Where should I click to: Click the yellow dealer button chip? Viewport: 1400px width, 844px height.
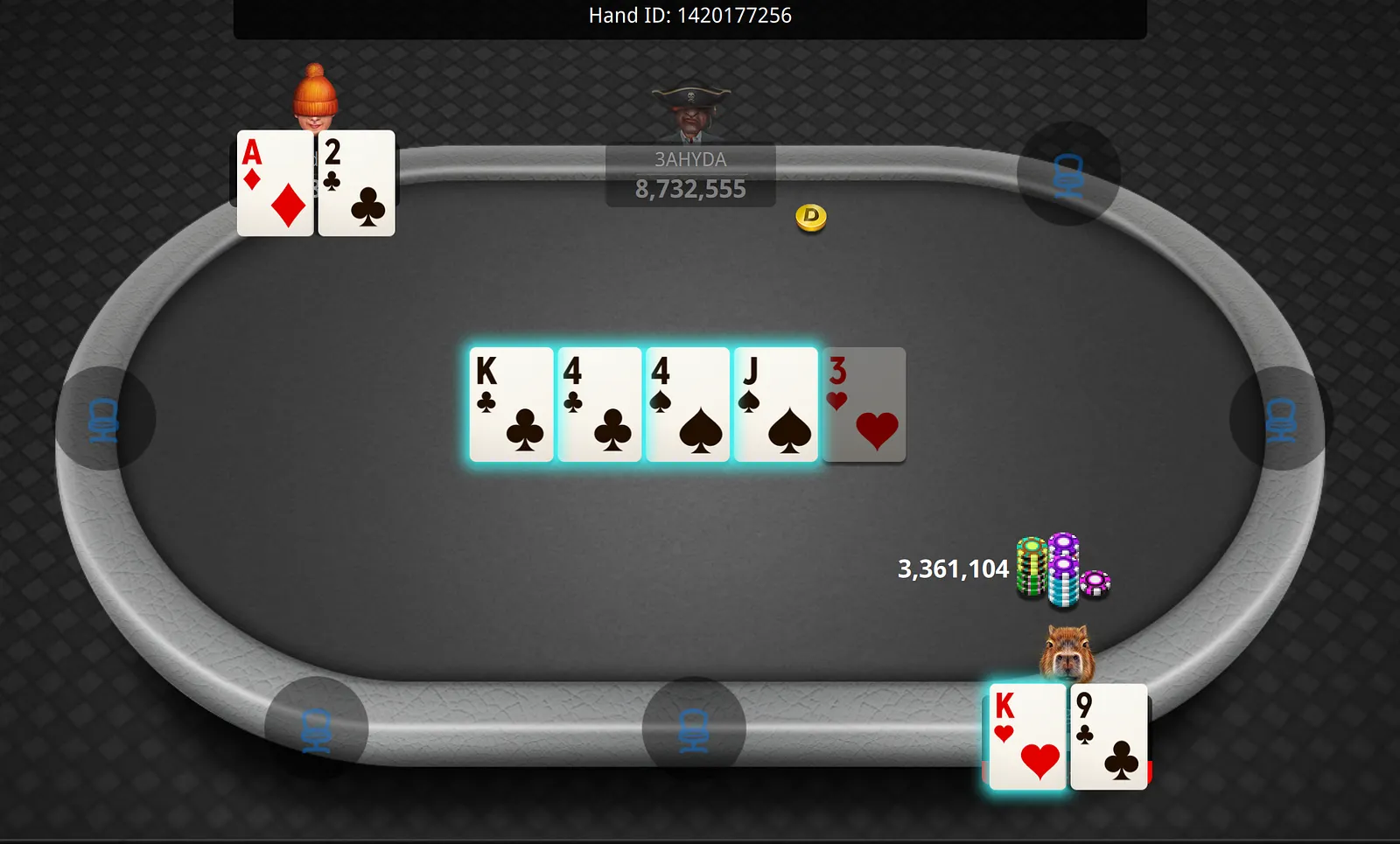pos(811,217)
